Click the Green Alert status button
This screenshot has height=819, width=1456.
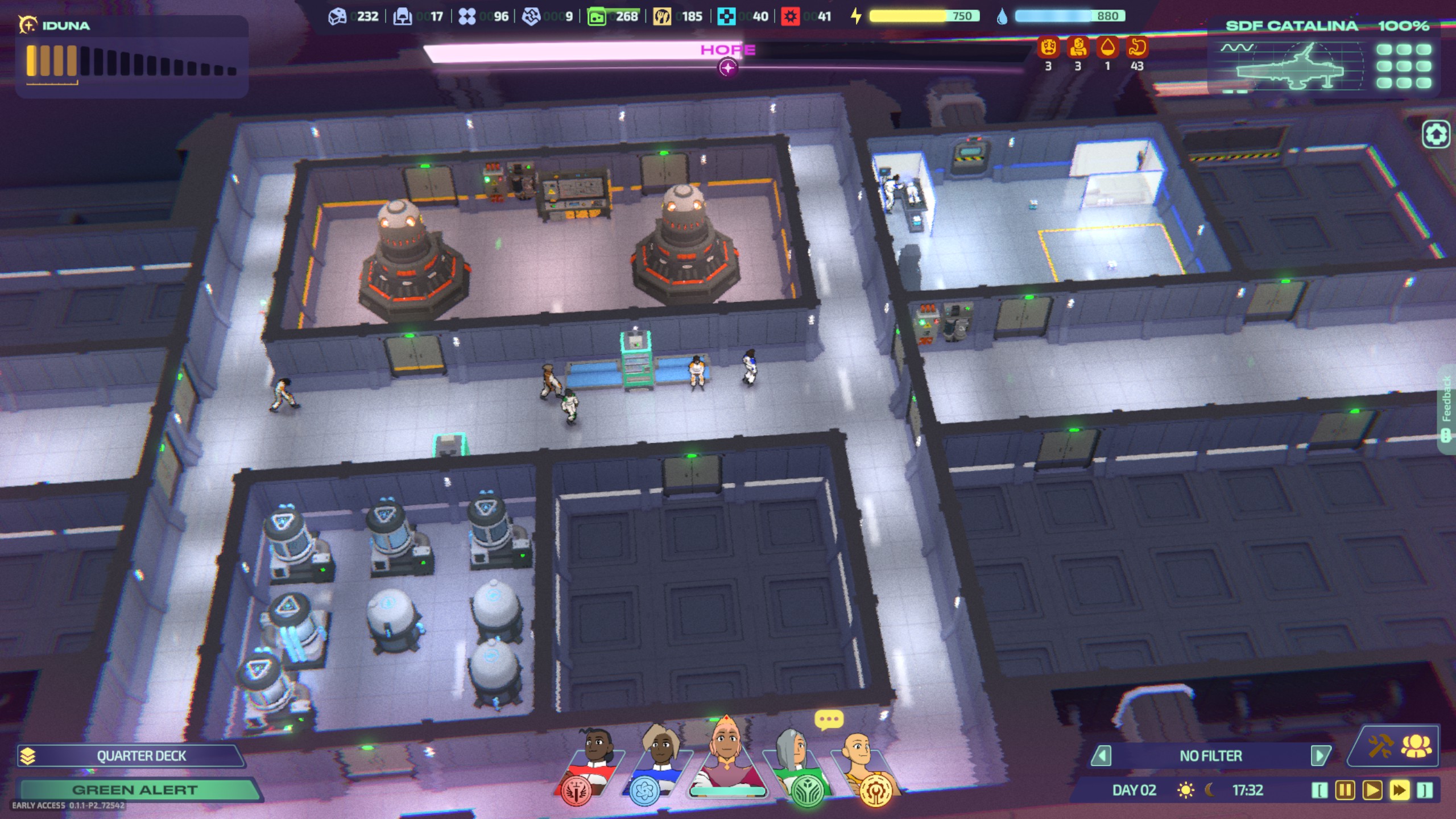point(135,790)
